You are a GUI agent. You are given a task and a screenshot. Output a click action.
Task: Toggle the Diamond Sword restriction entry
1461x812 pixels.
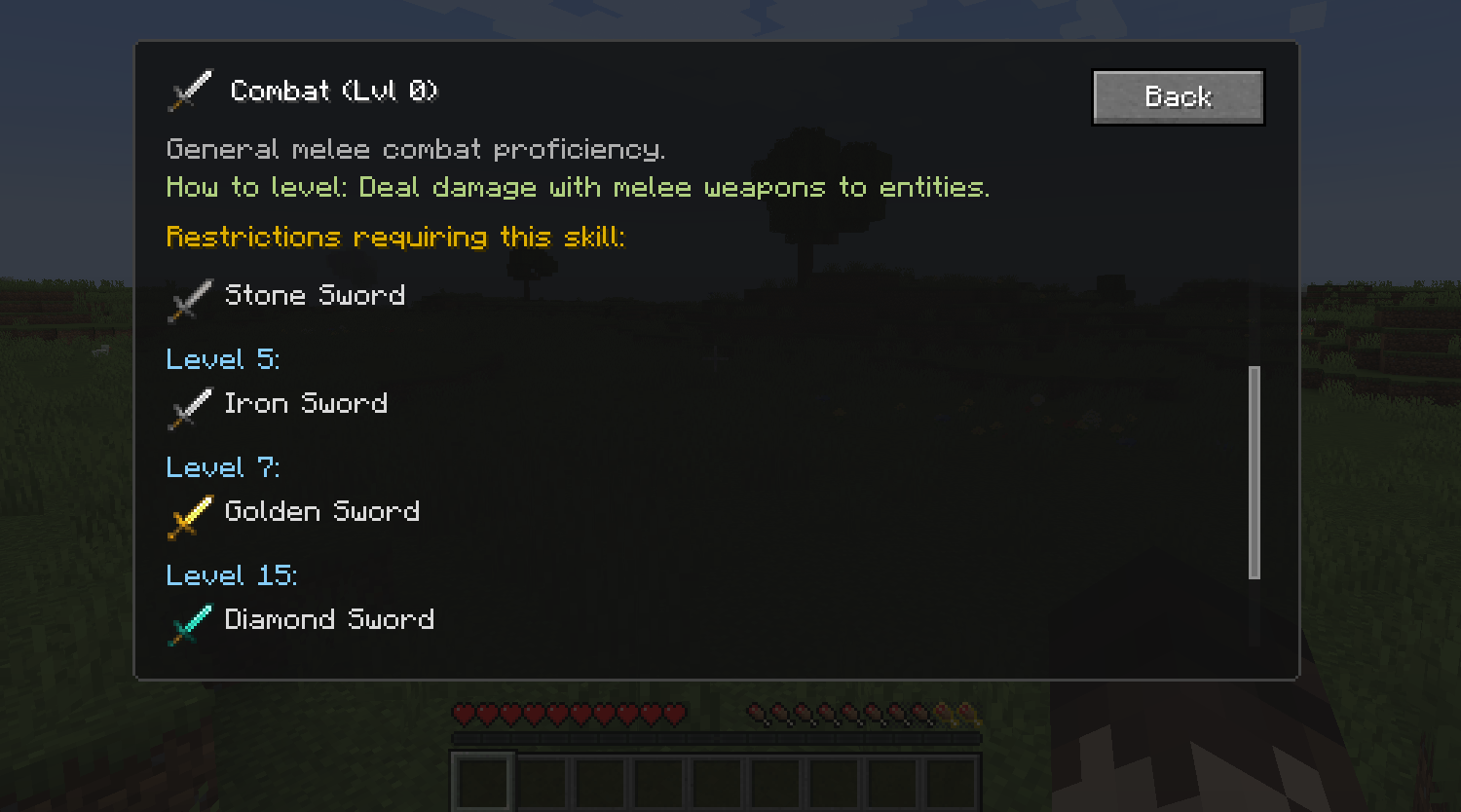(329, 618)
